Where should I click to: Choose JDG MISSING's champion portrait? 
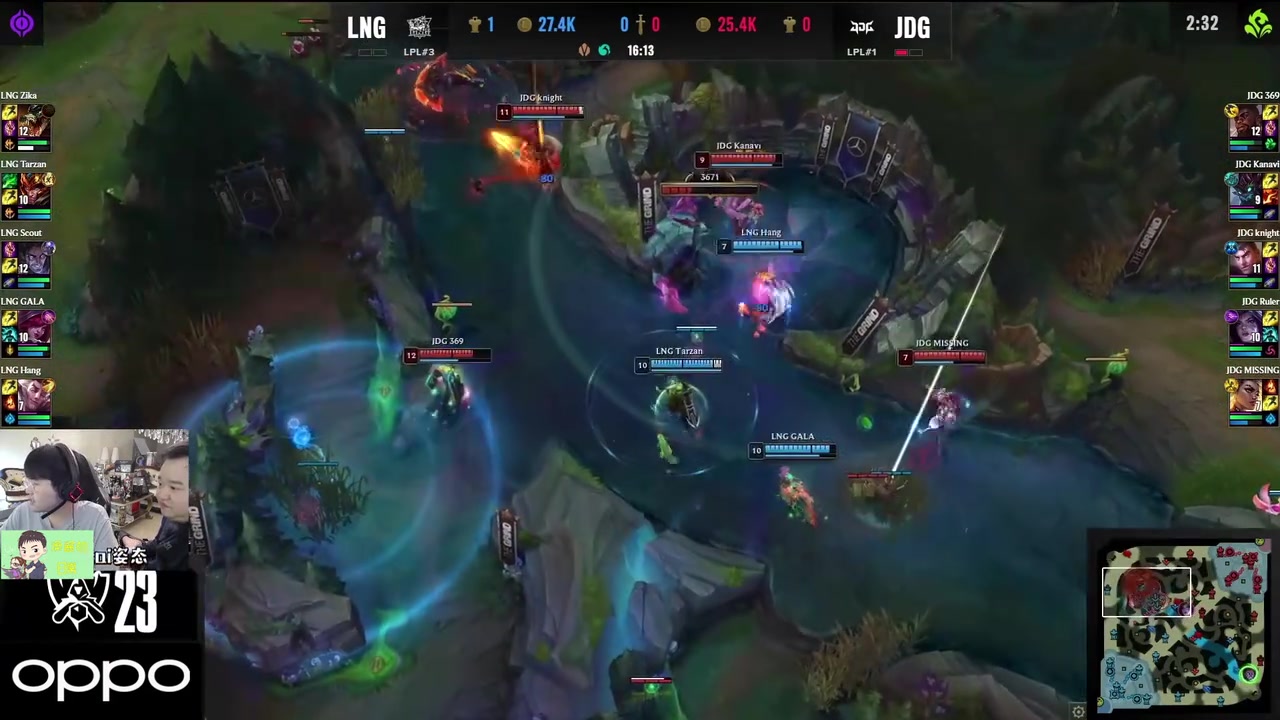(x=1247, y=398)
